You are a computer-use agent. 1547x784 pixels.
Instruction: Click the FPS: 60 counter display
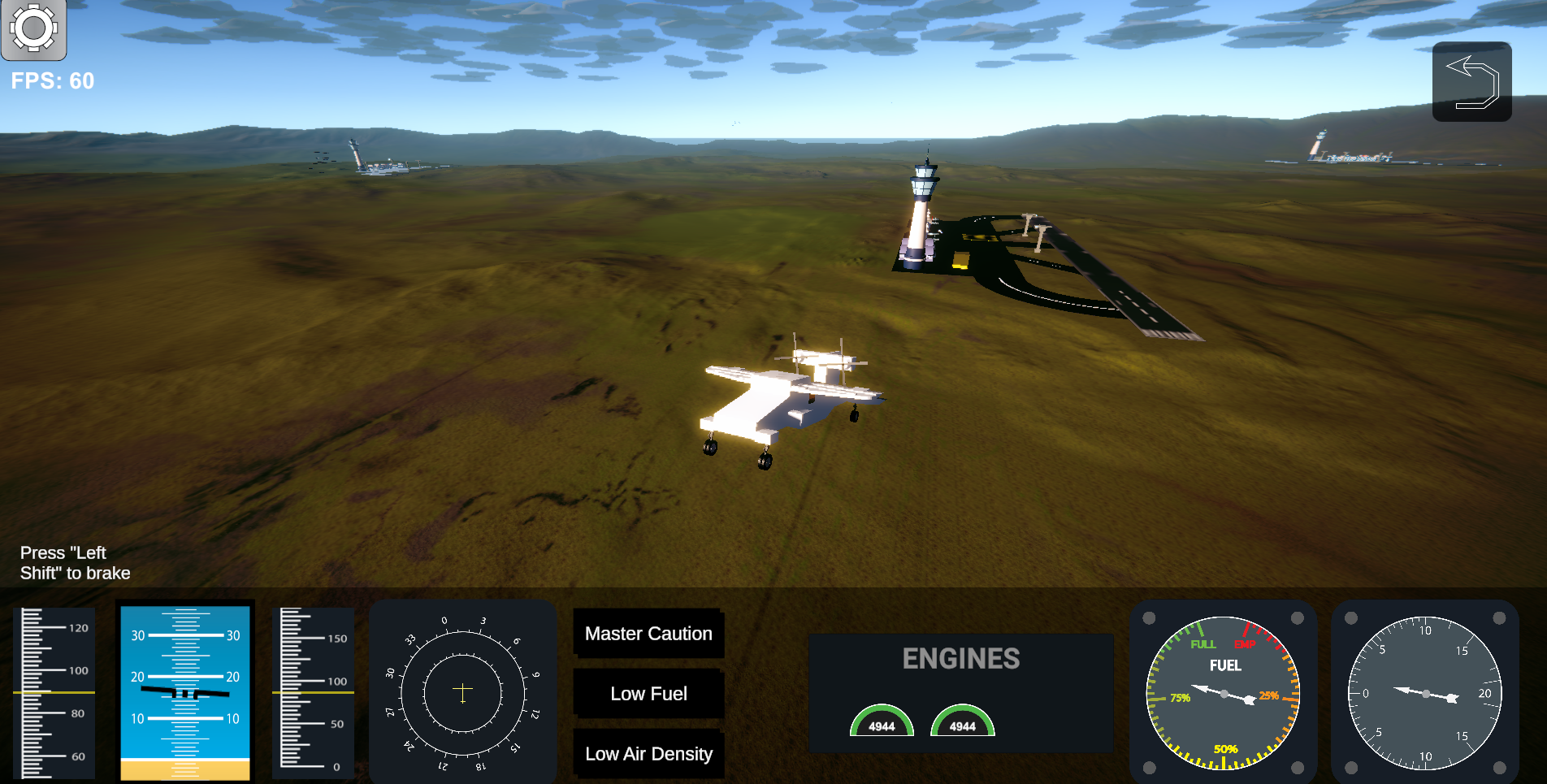52,80
